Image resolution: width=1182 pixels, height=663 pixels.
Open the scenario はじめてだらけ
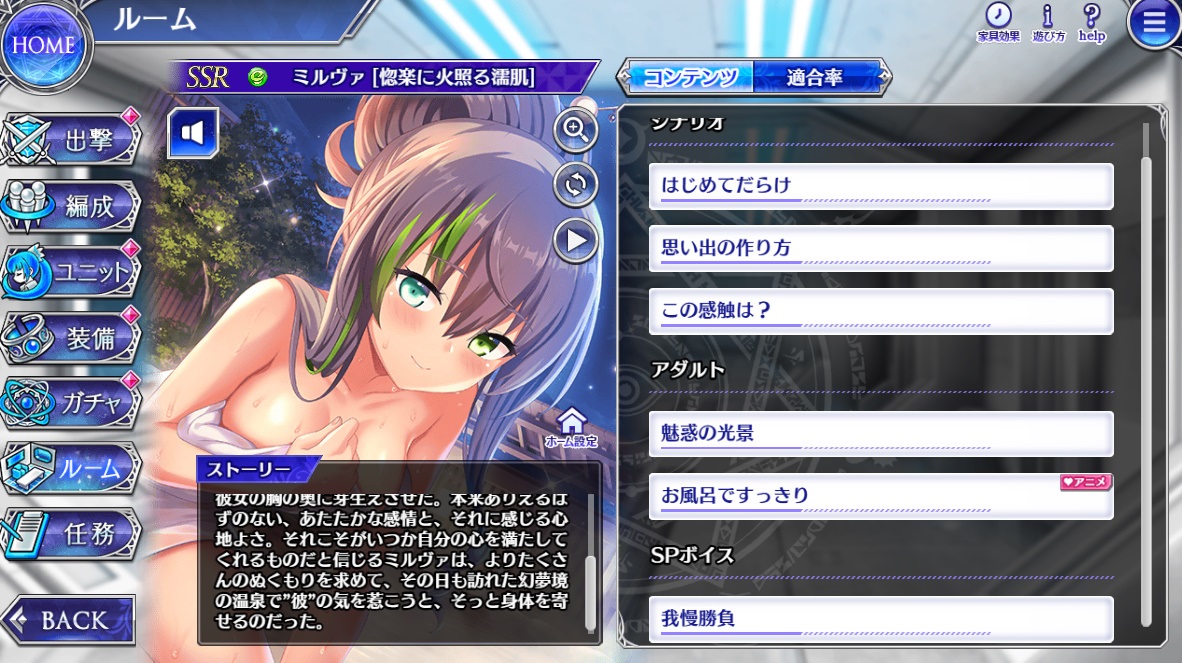click(880, 186)
